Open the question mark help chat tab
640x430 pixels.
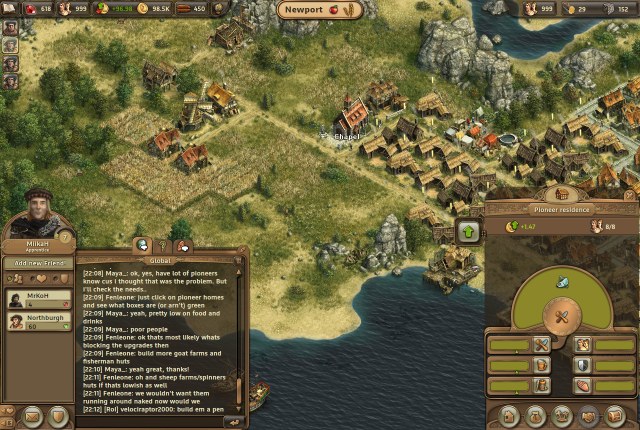(163, 246)
